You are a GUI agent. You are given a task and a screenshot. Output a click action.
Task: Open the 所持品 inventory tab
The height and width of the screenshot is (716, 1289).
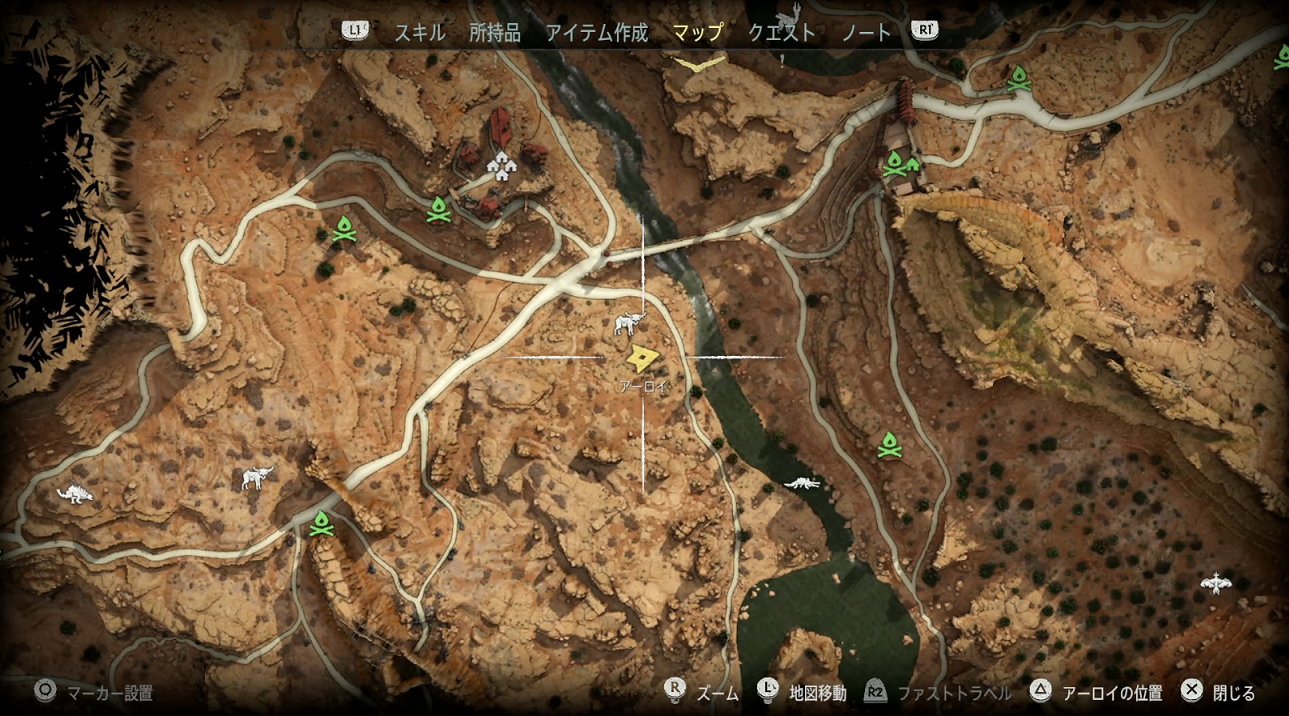pyautogui.click(x=495, y=32)
